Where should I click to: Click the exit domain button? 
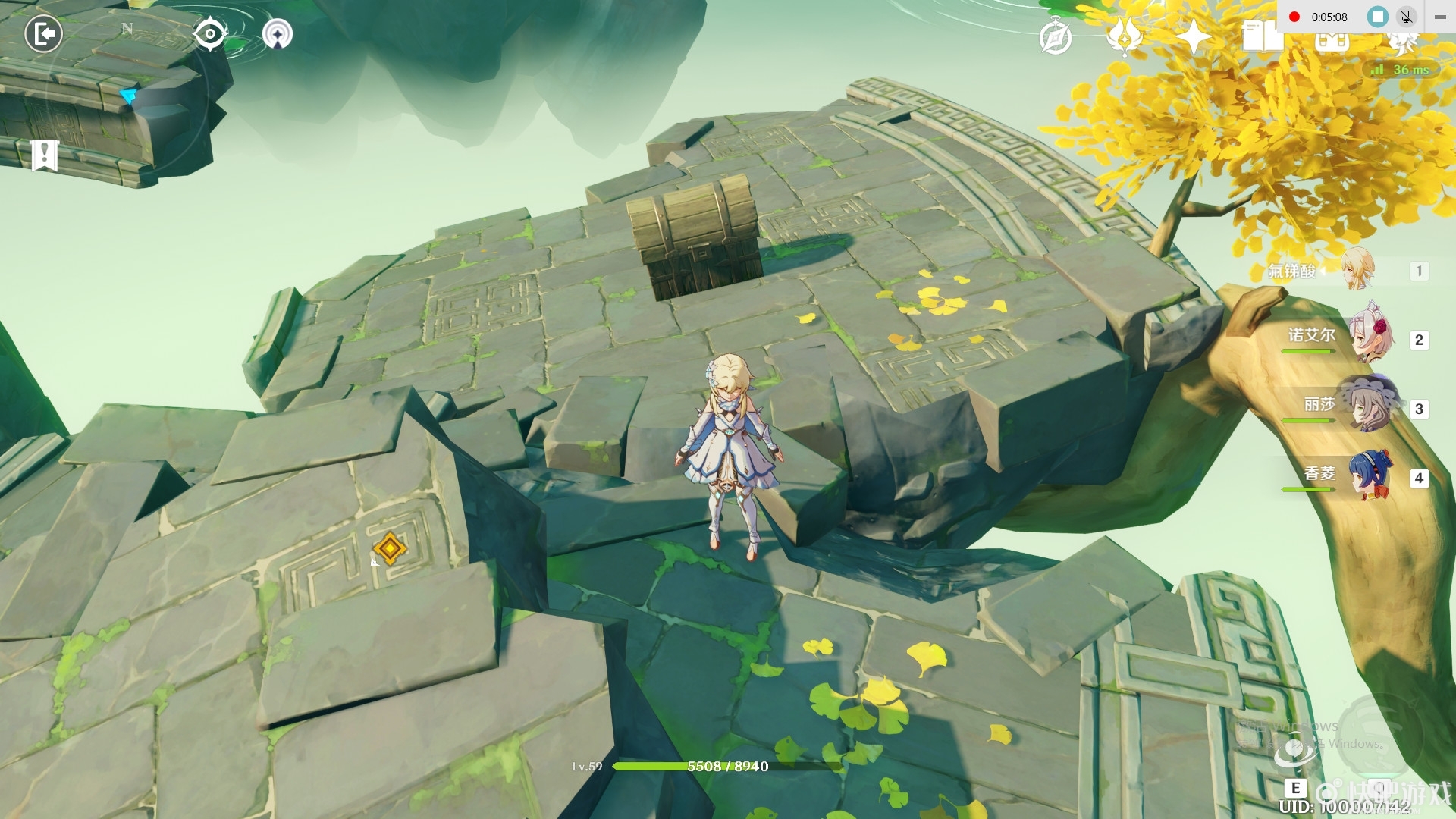43,34
